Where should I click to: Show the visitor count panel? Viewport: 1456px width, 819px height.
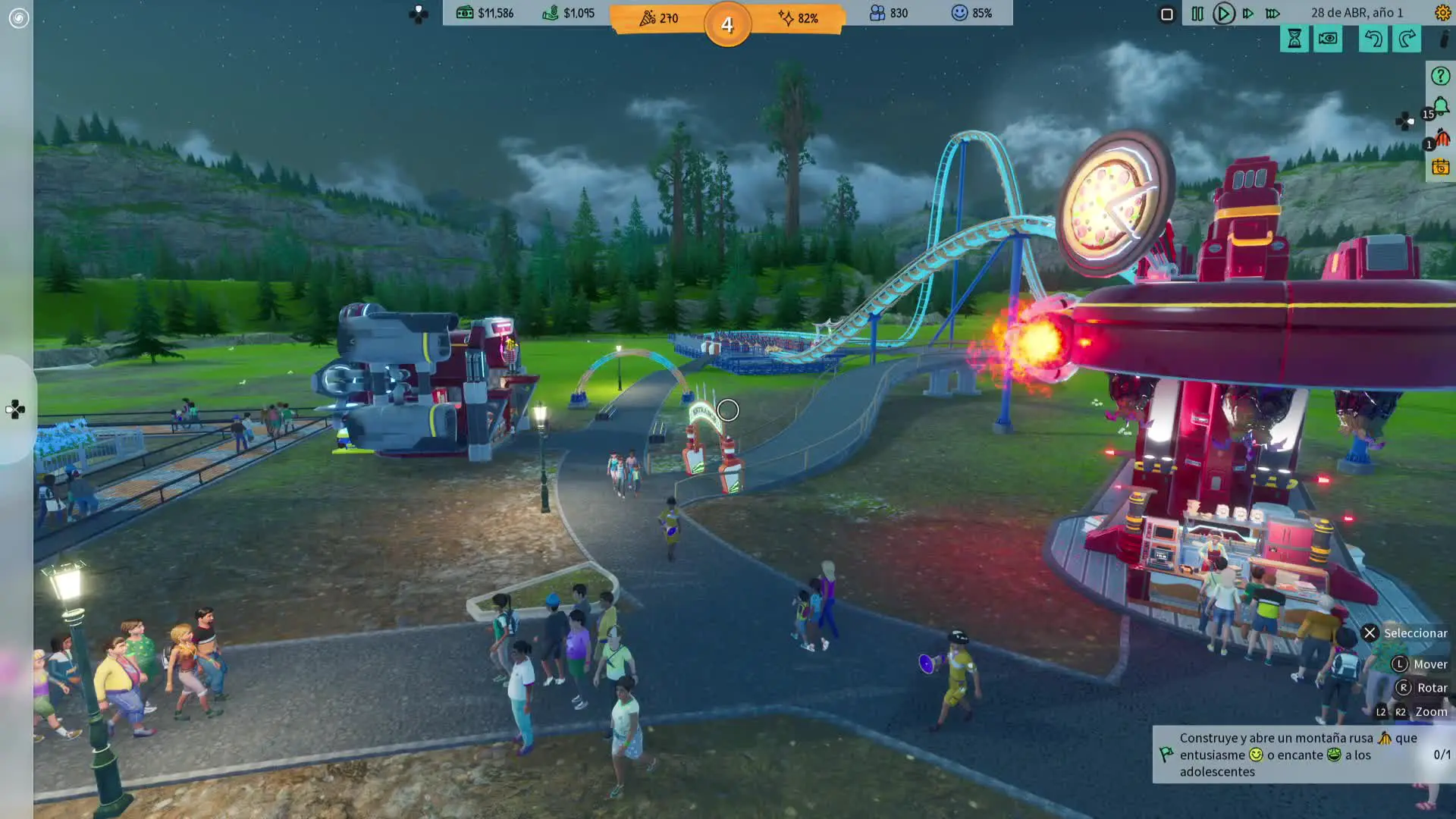(x=889, y=13)
